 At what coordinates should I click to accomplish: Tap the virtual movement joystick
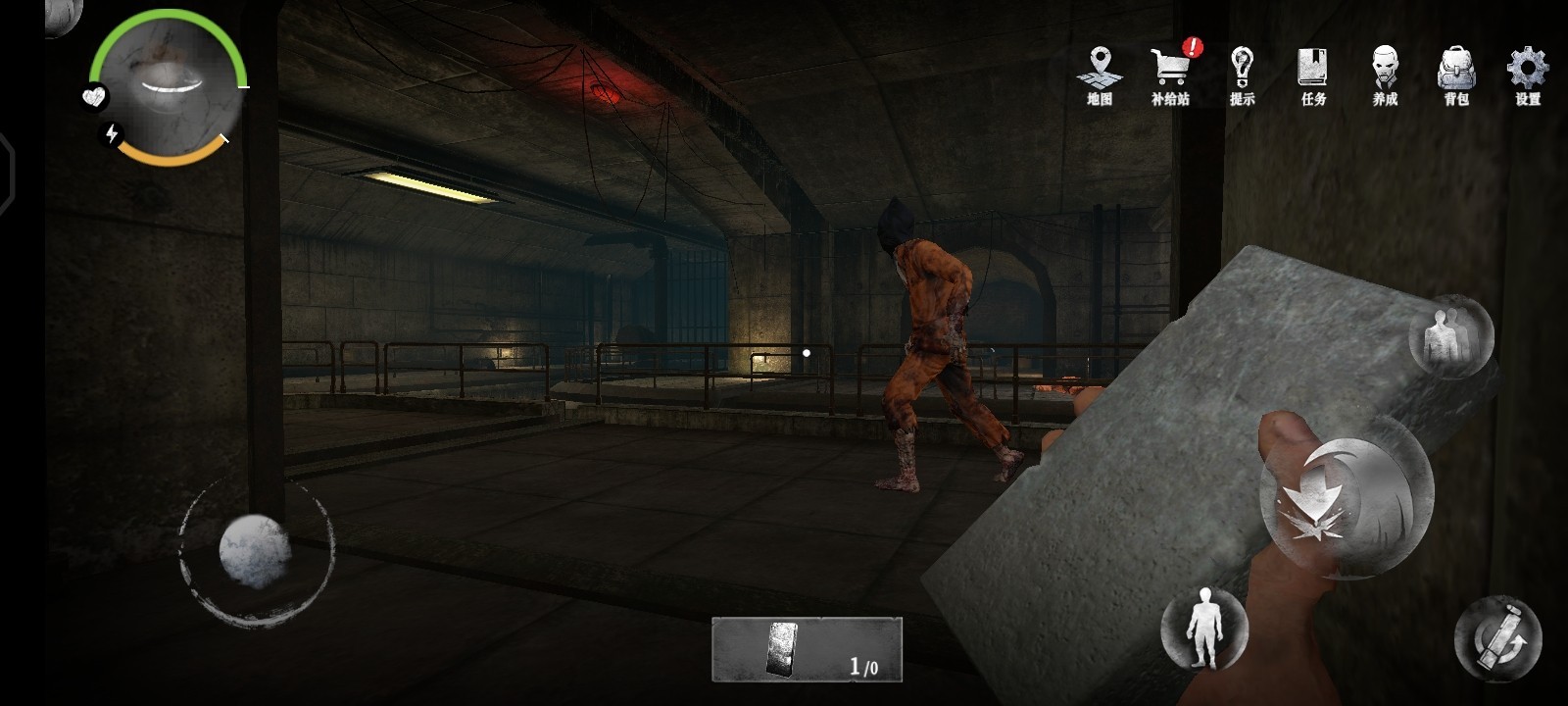(256, 551)
